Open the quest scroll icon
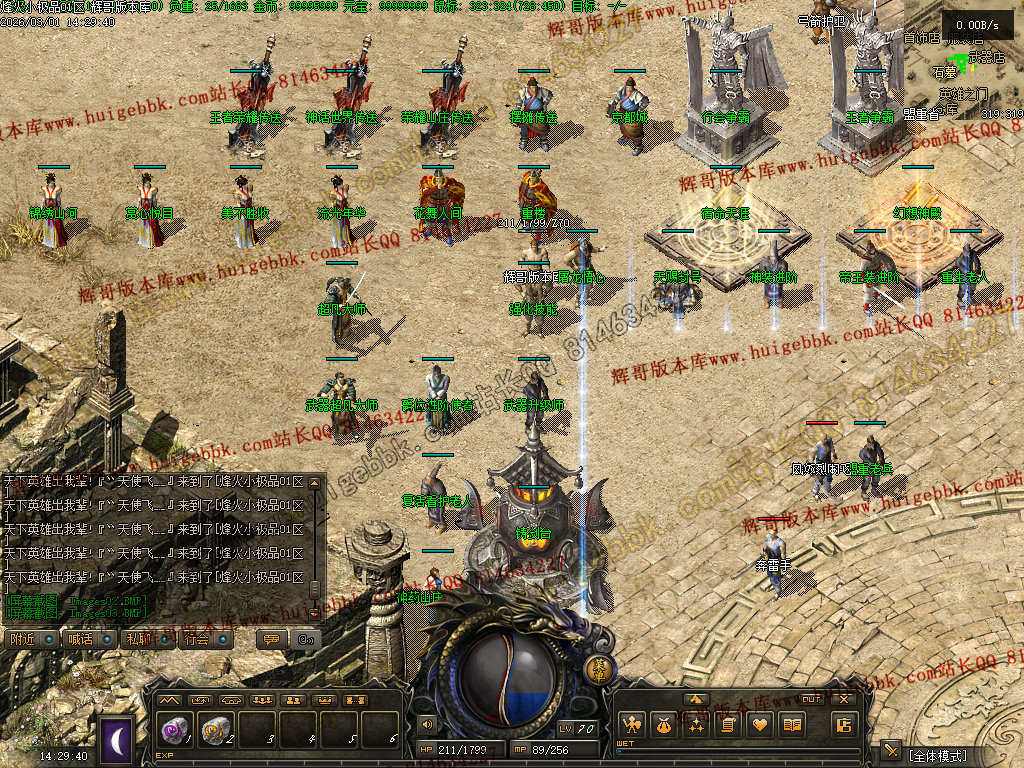The width and height of the screenshot is (1024, 768). [727, 724]
